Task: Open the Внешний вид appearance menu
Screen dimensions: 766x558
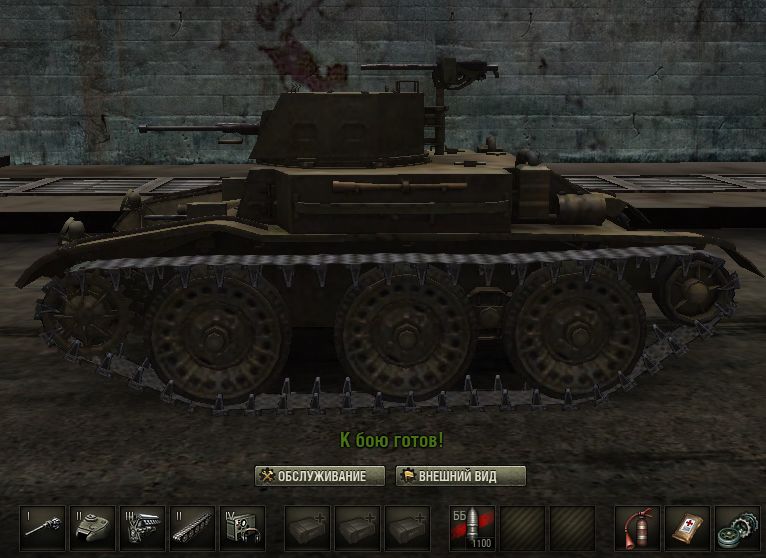Action: [461, 476]
